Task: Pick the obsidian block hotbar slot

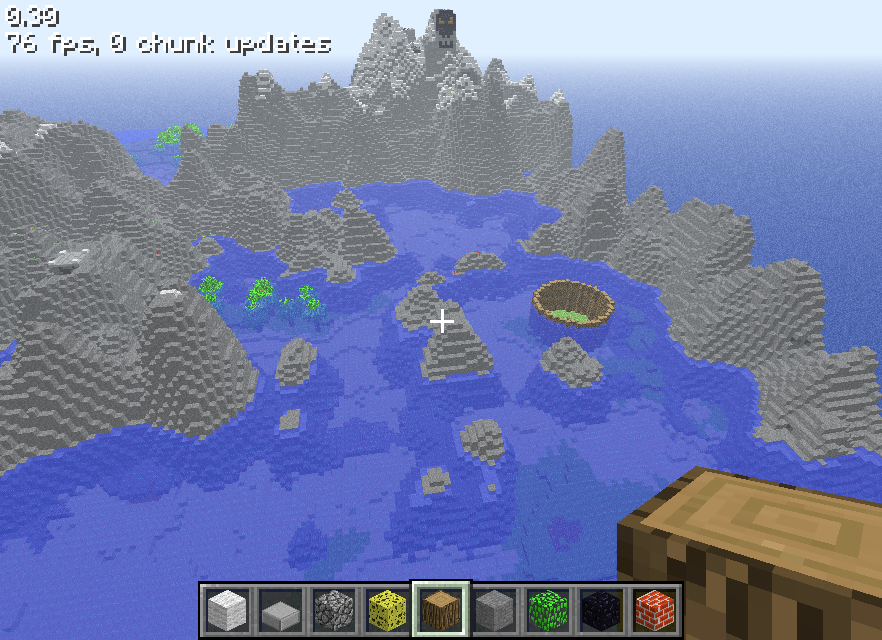Action: point(602,609)
